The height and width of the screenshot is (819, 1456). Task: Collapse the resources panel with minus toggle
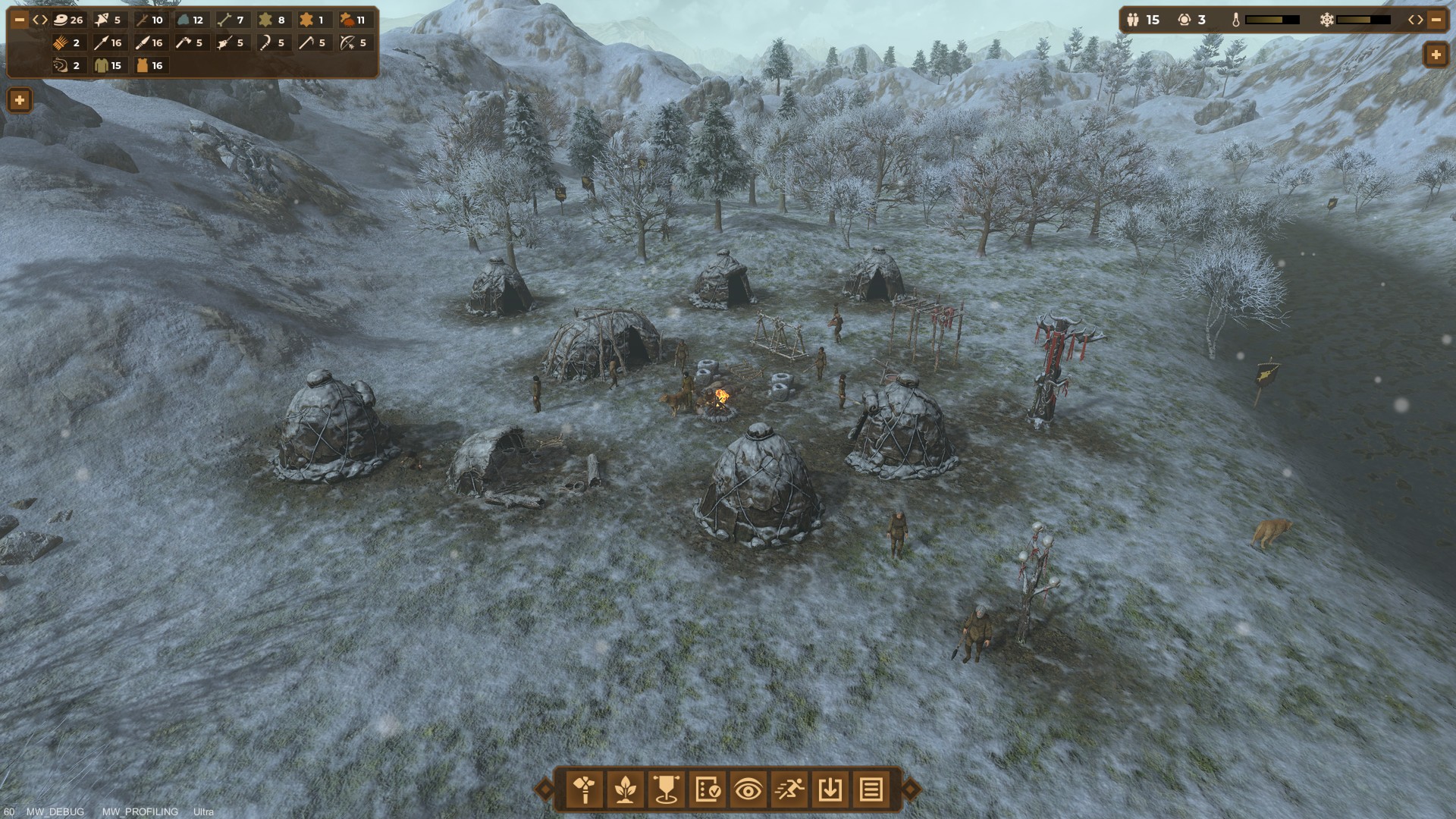pos(20,20)
